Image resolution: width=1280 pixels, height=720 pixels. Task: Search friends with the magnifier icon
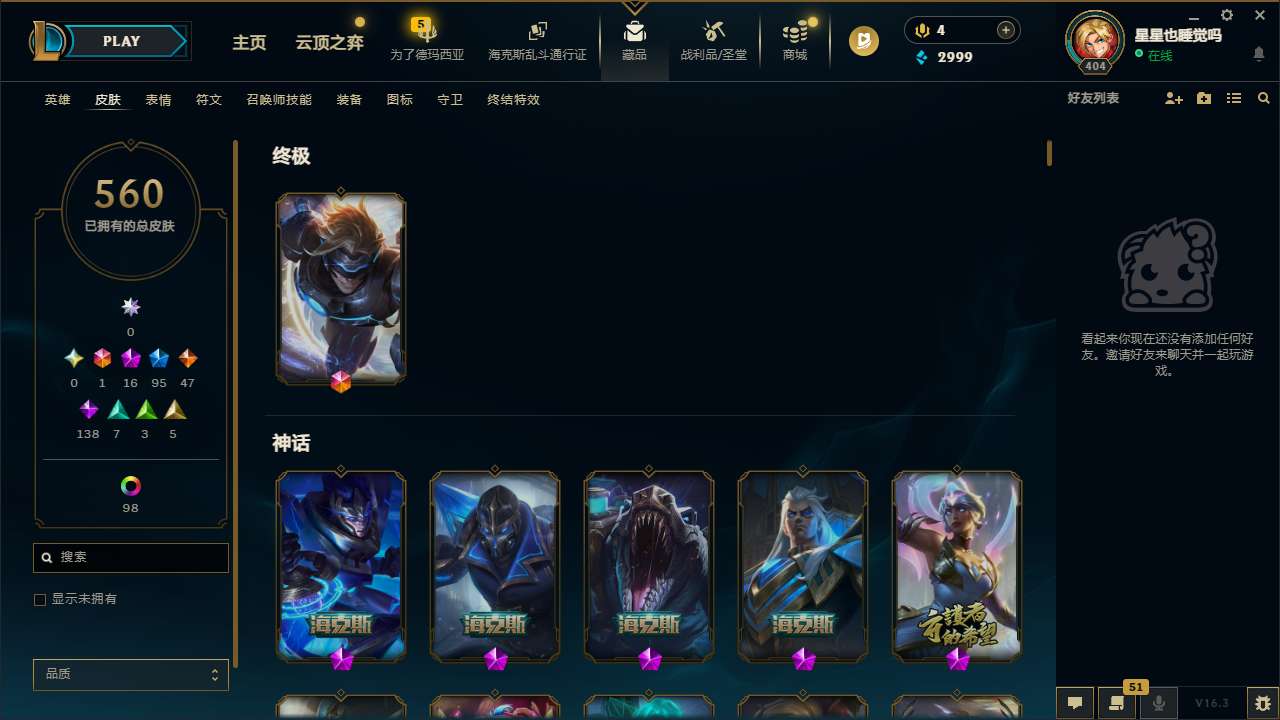click(1263, 98)
